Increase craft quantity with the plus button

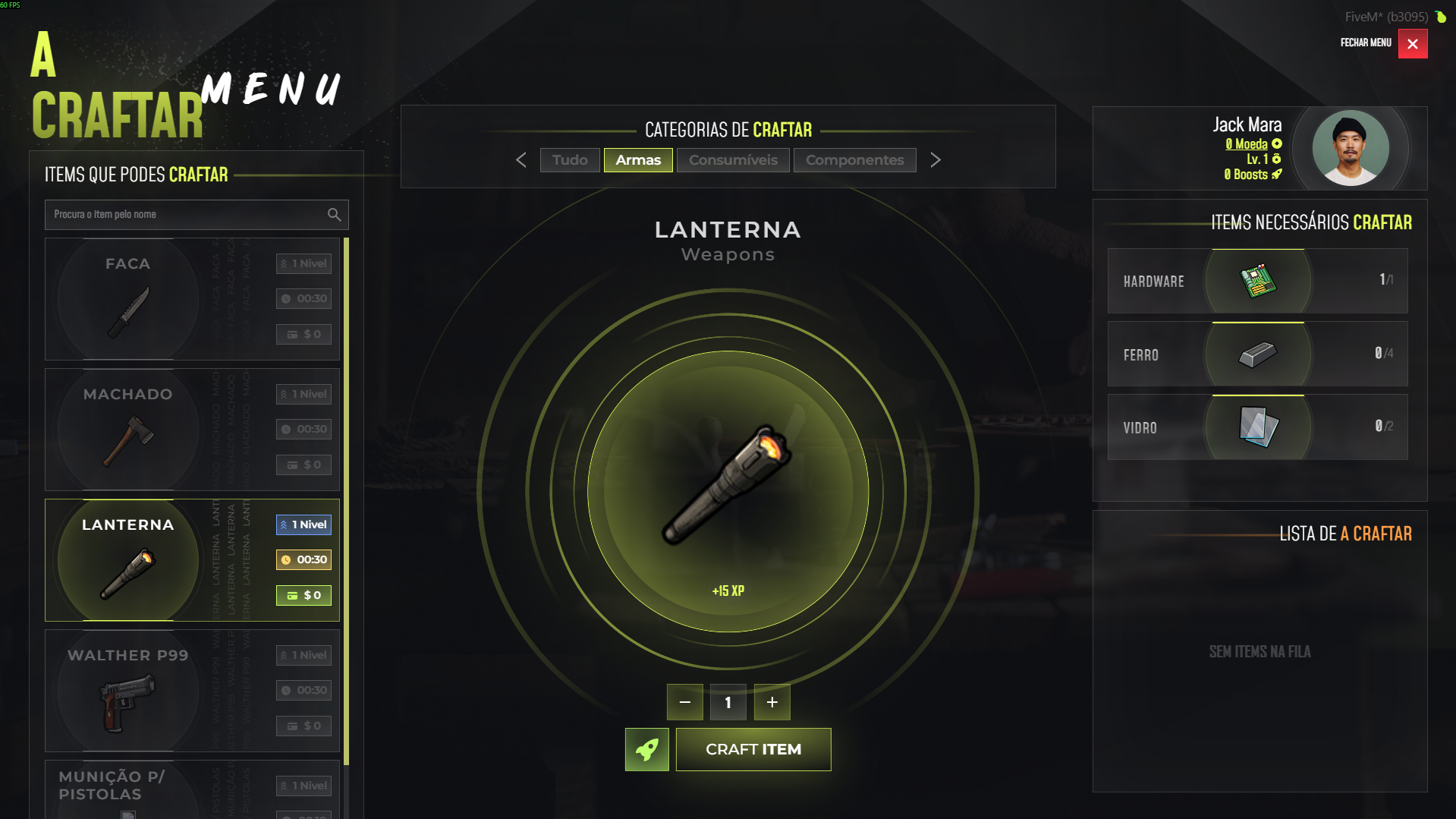click(772, 702)
